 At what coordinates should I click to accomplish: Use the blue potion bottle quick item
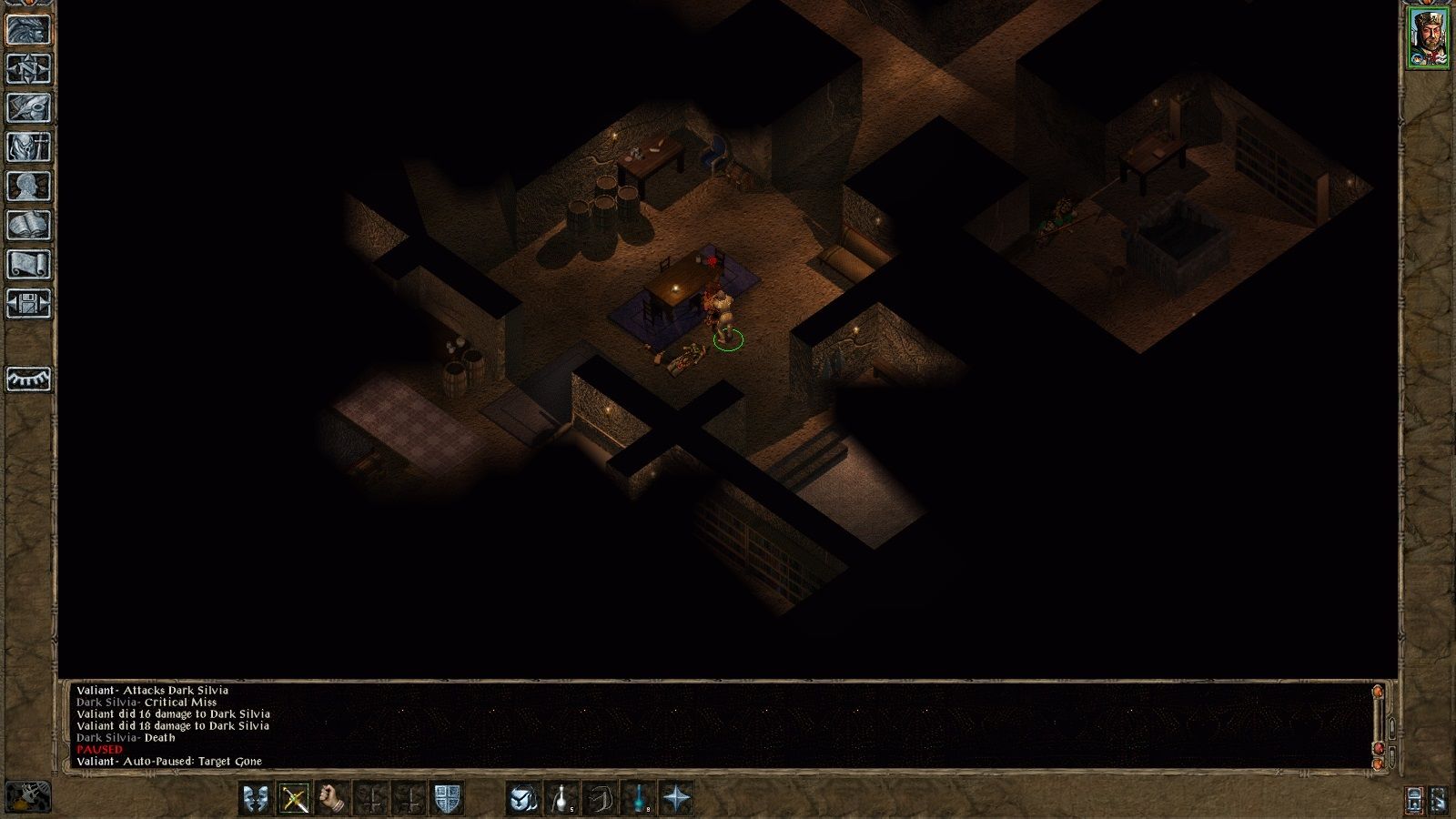640,799
